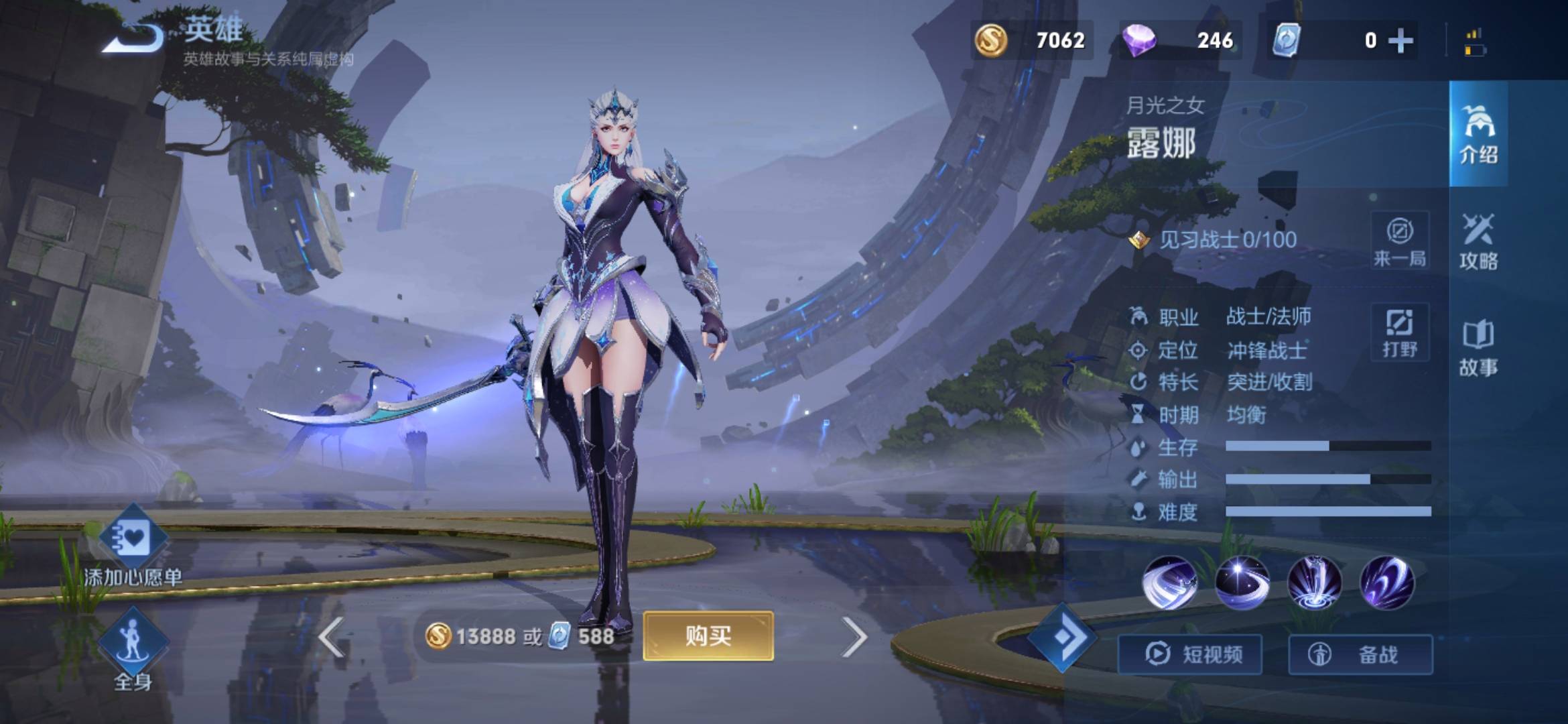
Task: Add hero to wishlist 添加心愿单
Action: point(133,546)
